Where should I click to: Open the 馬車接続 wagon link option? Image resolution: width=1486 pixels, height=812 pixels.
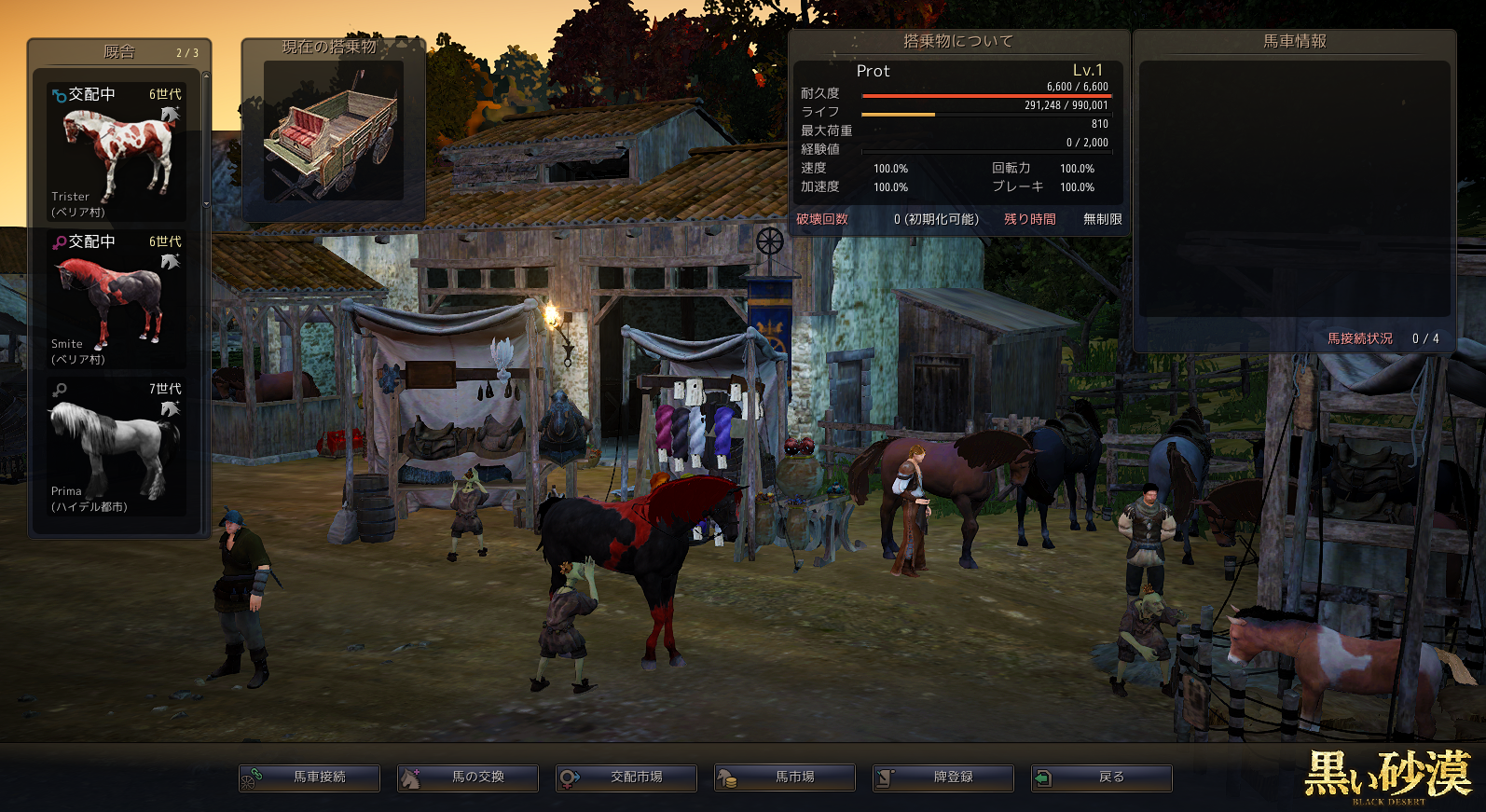tap(310, 778)
